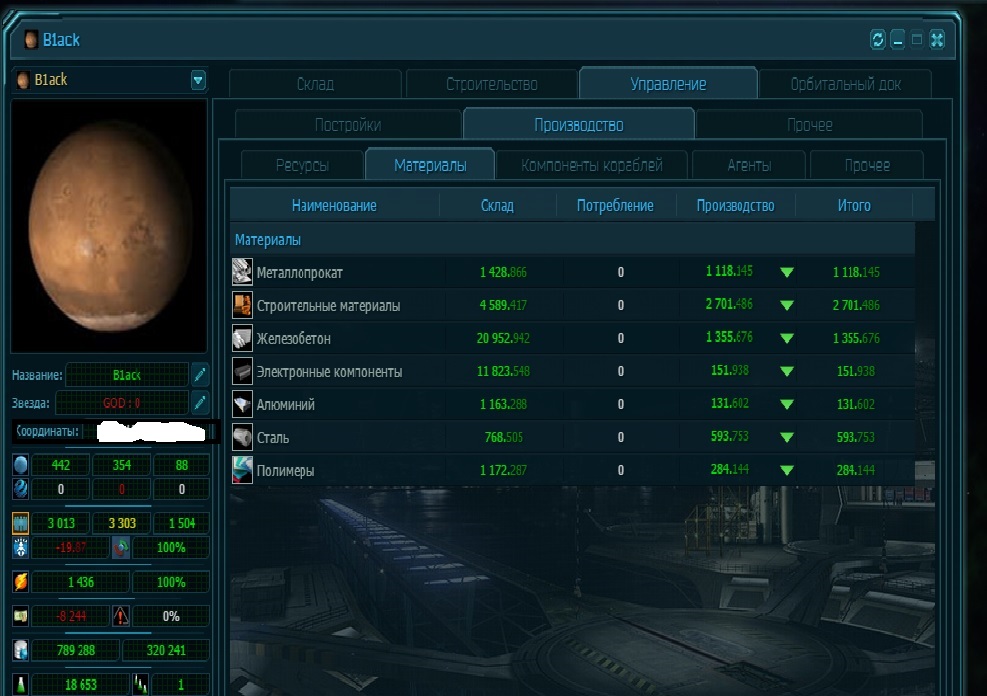Image resolution: width=987 pixels, height=696 pixels.
Task: Close the planet window
Action: (937, 40)
